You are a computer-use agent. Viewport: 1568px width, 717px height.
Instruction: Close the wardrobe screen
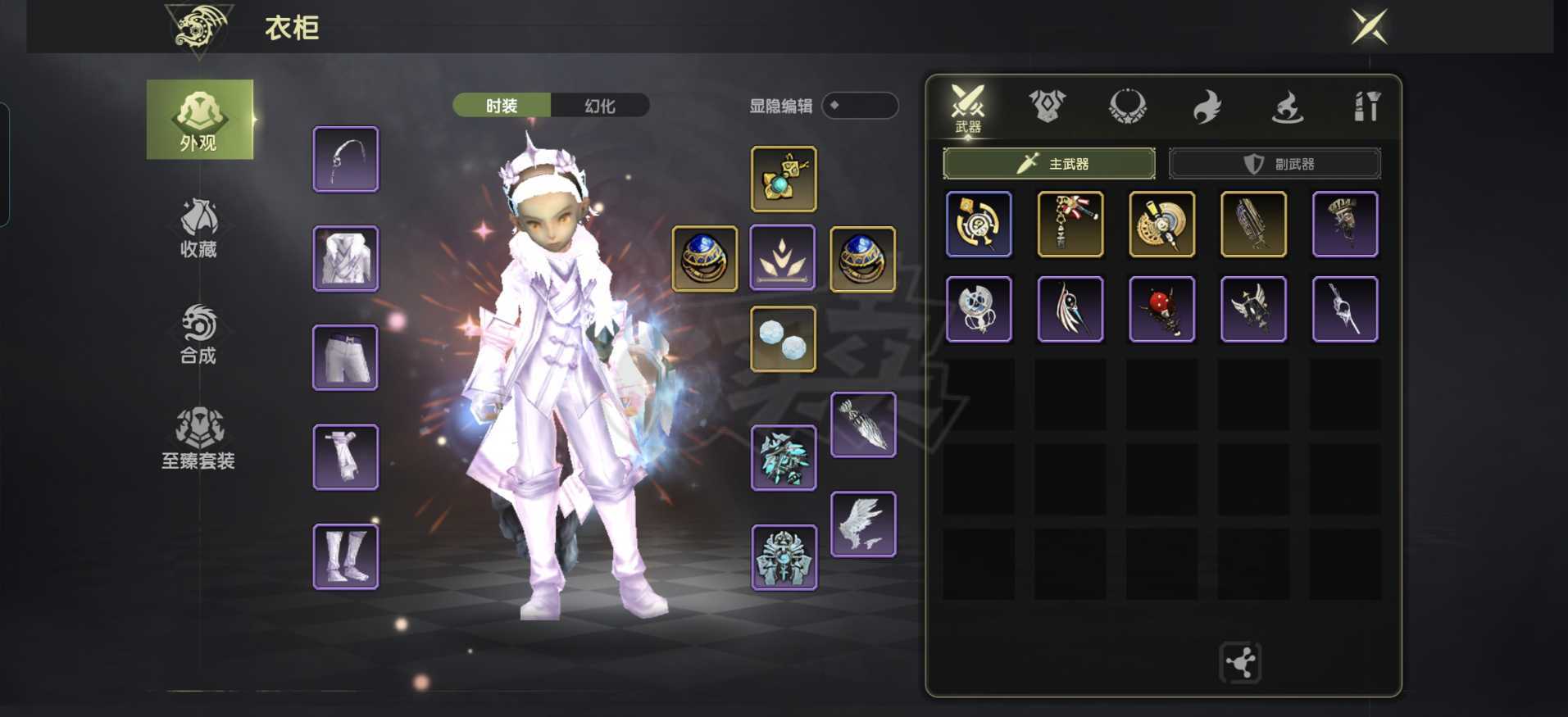pos(1369,27)
